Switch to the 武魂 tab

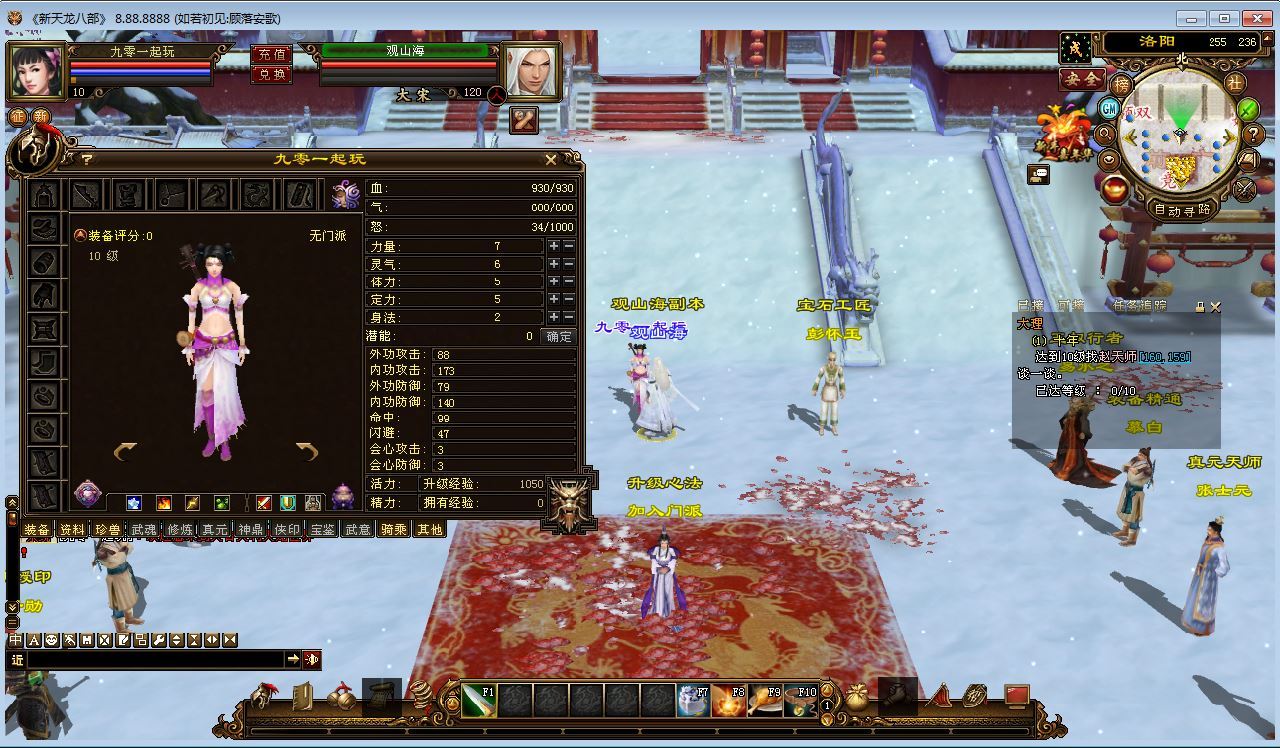tap(144, 529)
